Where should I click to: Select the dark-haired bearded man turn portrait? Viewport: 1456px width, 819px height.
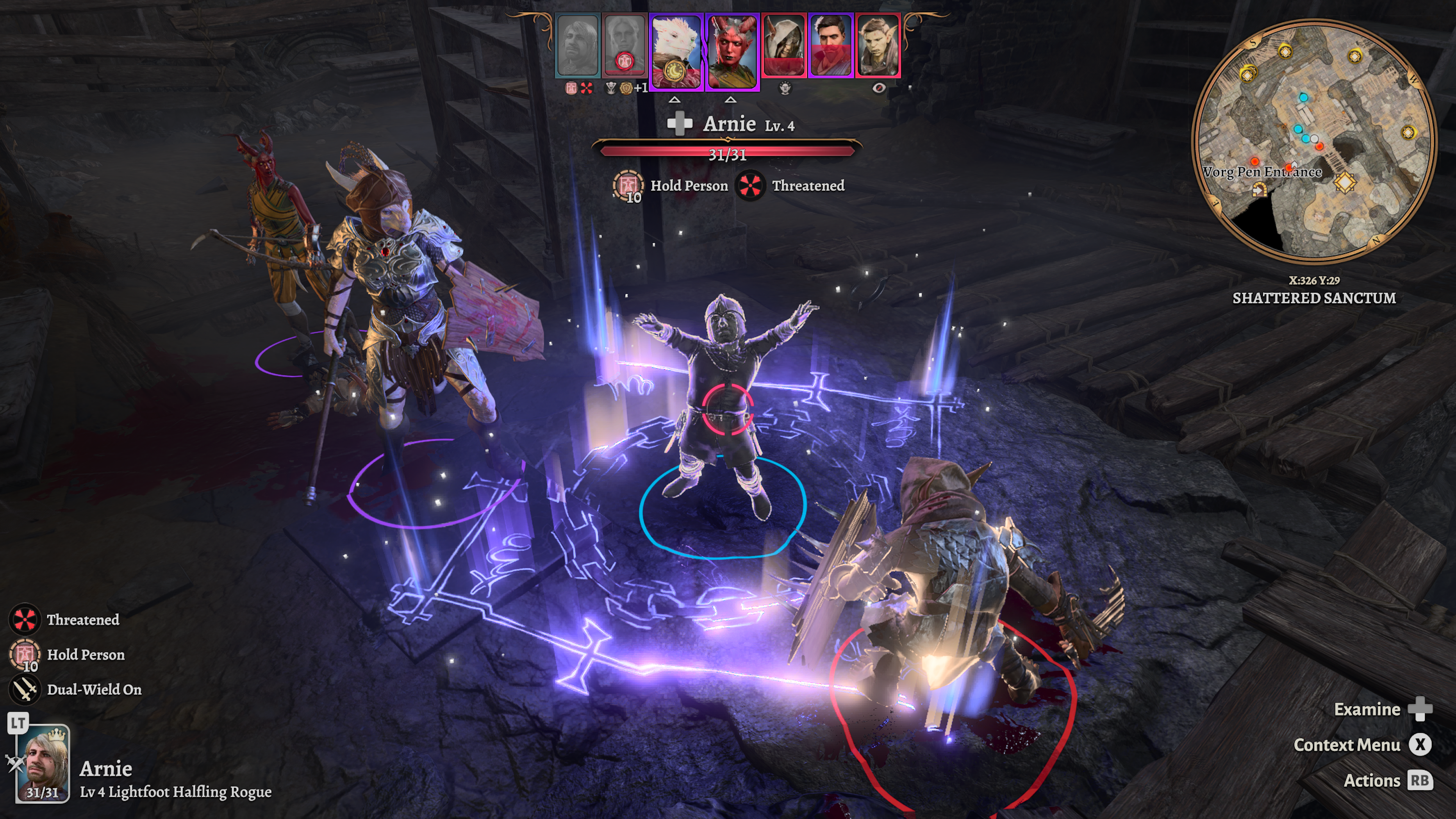coord(830,45)
